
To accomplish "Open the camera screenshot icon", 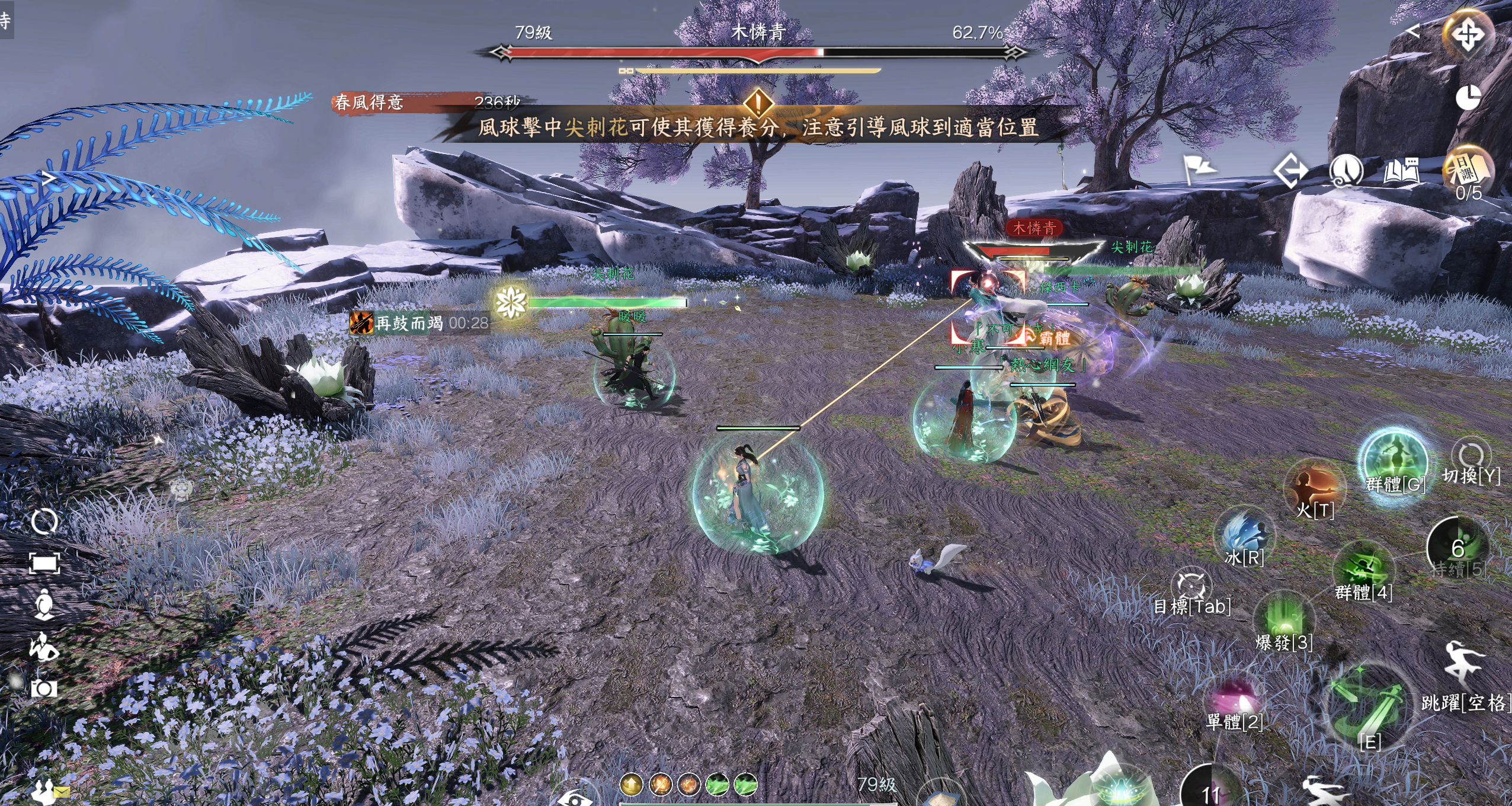I will click(x=44, y=688).
